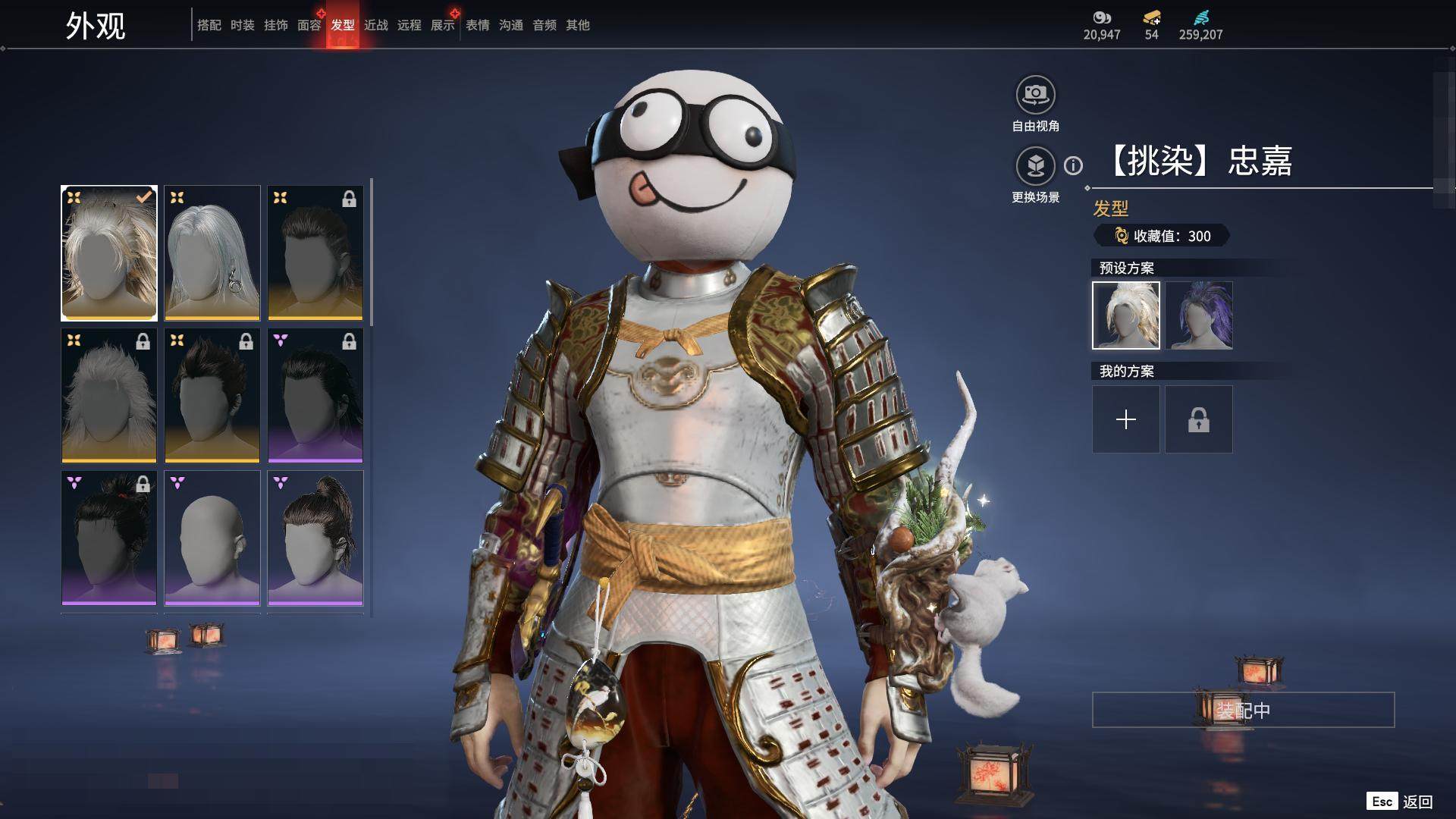
Task: Choose the purple hair preset thumbnail
Action: (1199, 315)
